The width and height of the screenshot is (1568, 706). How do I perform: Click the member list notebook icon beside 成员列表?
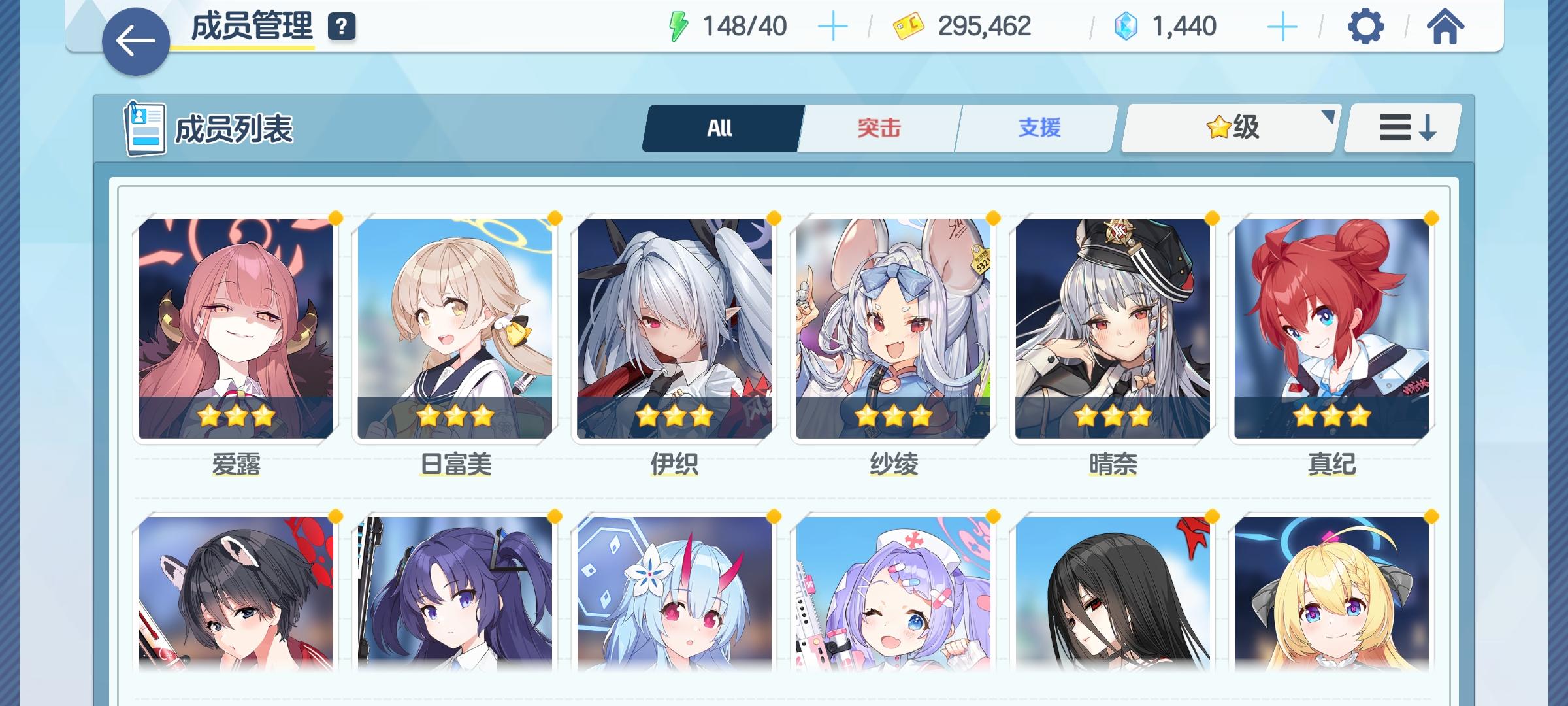pos(145,128)
